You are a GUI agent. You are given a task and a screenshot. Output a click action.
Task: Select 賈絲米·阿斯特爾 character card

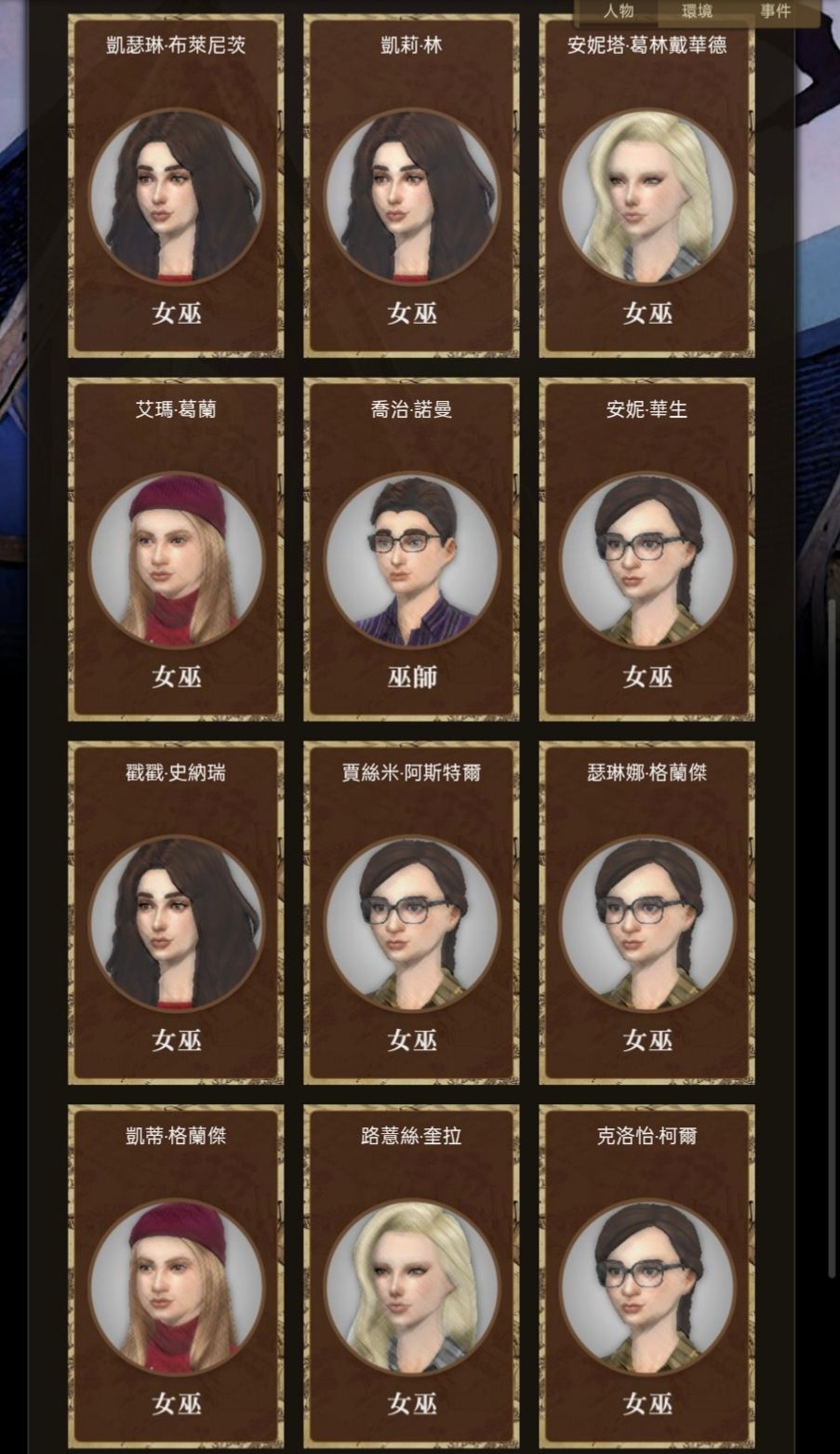click(x=411, y=913)
